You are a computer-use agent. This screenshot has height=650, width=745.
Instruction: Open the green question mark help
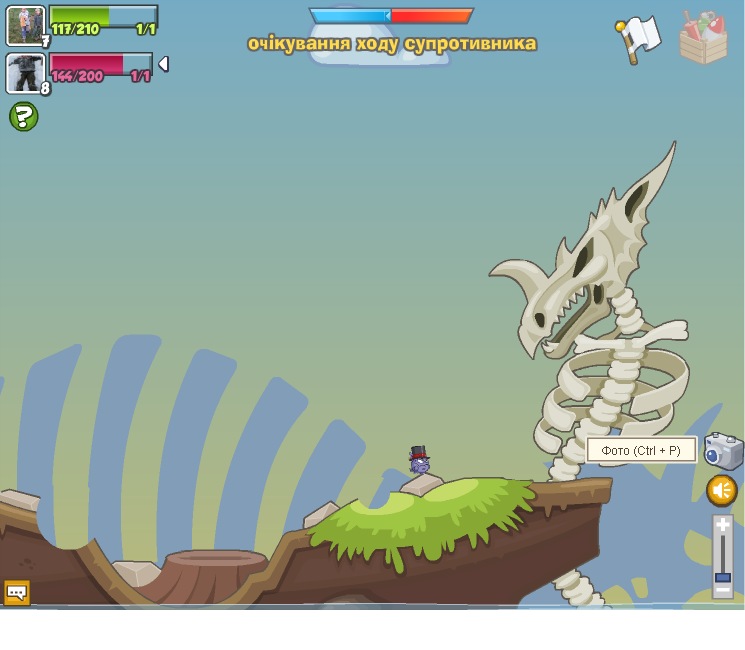point(23,117)
